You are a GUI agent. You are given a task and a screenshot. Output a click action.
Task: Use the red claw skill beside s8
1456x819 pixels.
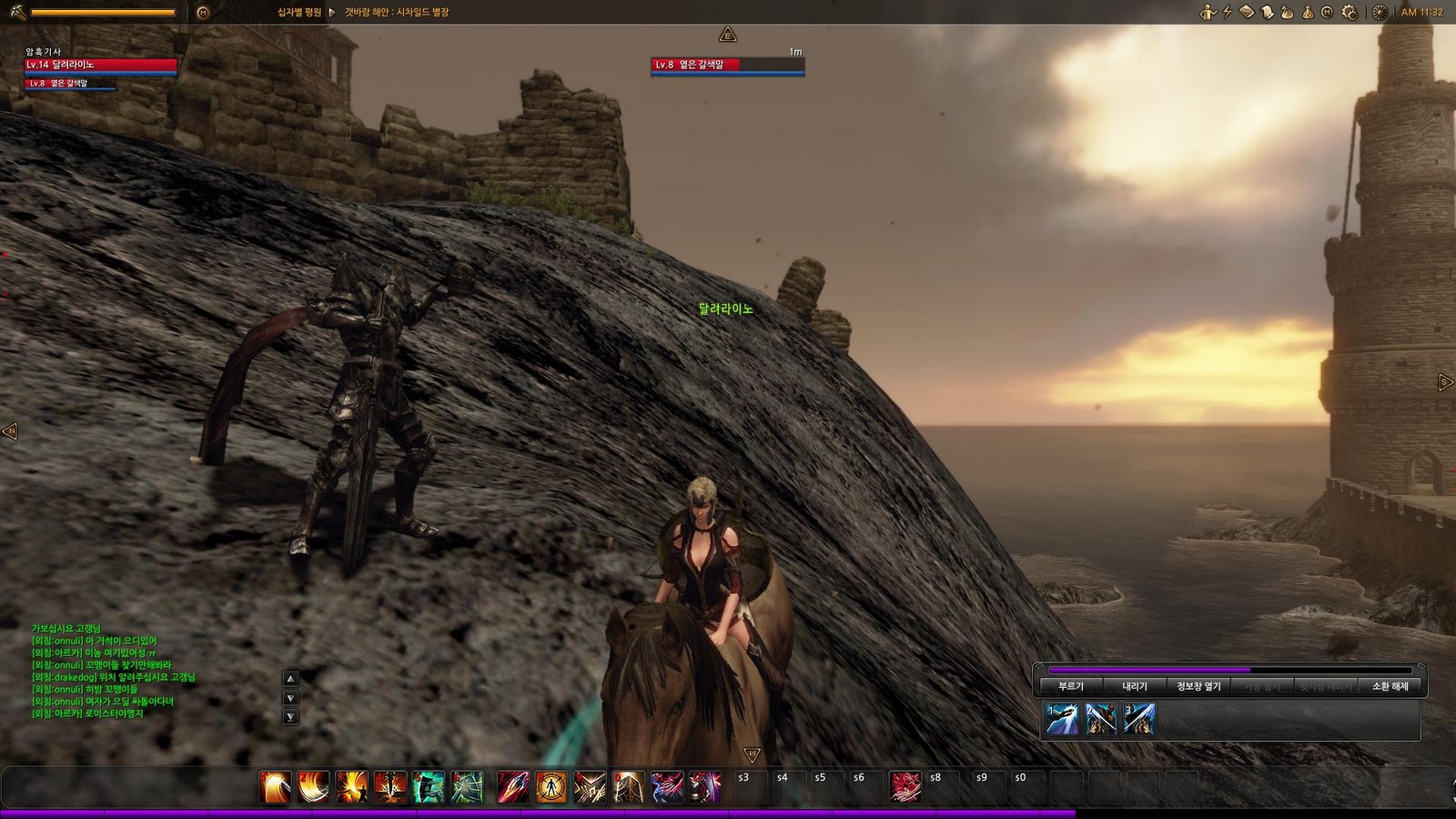(x=905, y=787)
